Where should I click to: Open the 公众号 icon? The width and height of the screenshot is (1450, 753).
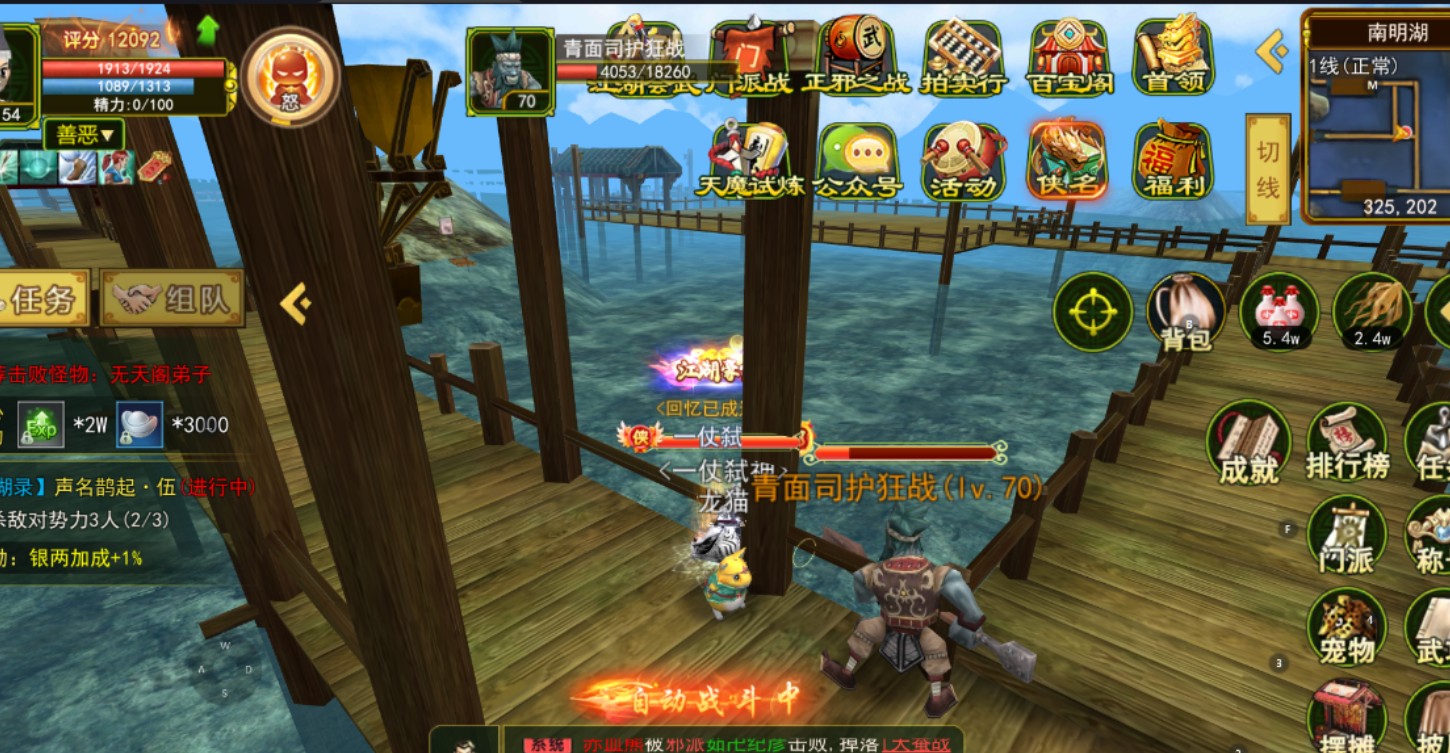tap(859, 160)
